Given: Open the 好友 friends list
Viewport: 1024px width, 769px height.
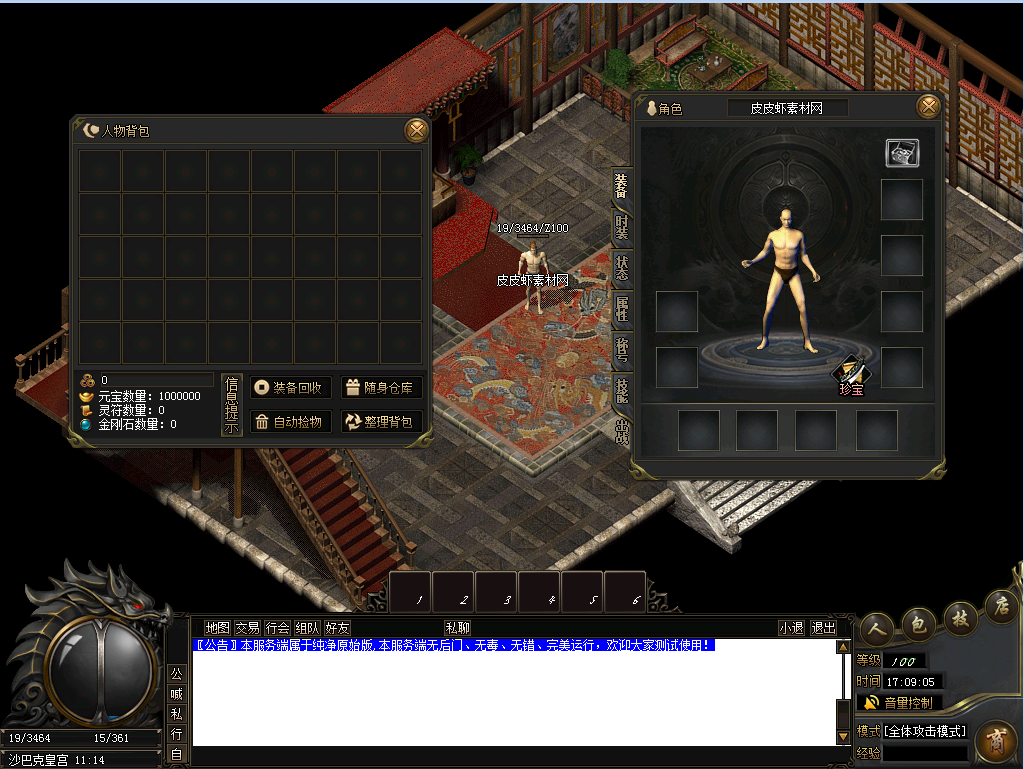Looking at the screenshot, I should tap(337, 628).
